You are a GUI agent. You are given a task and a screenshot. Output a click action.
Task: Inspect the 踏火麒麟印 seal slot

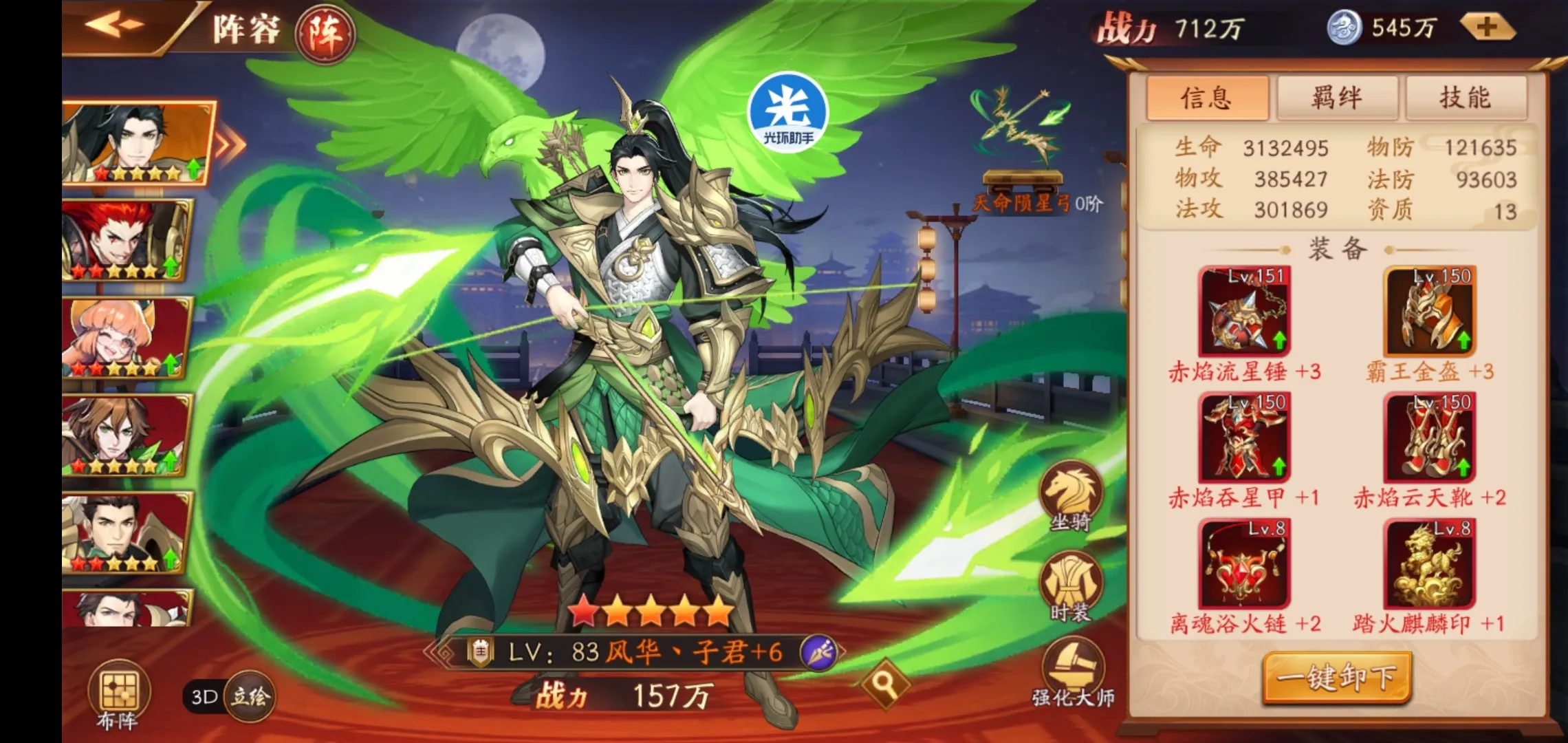1430,564
